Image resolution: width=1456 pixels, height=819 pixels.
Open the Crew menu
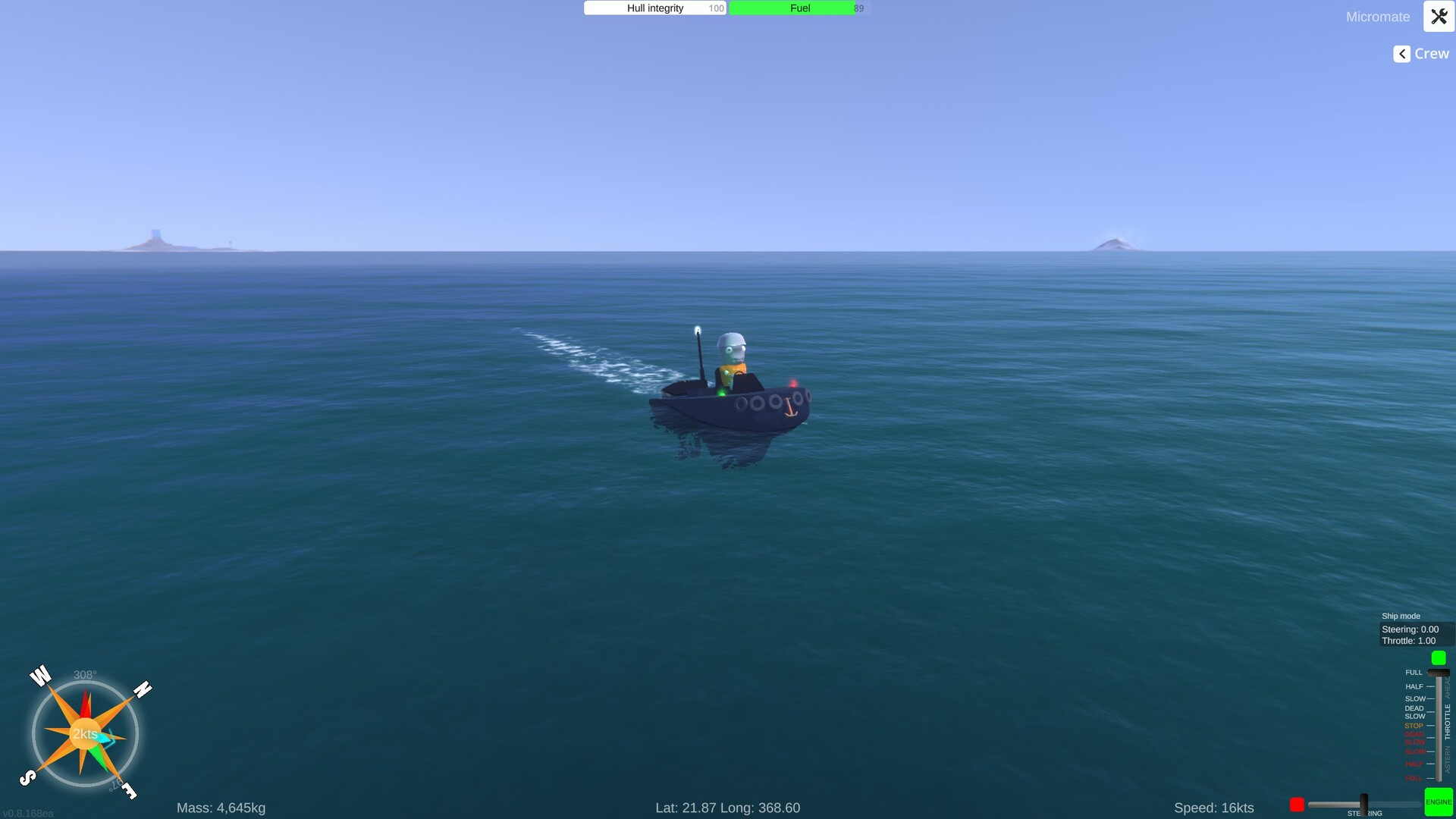tap(1431, 53)
